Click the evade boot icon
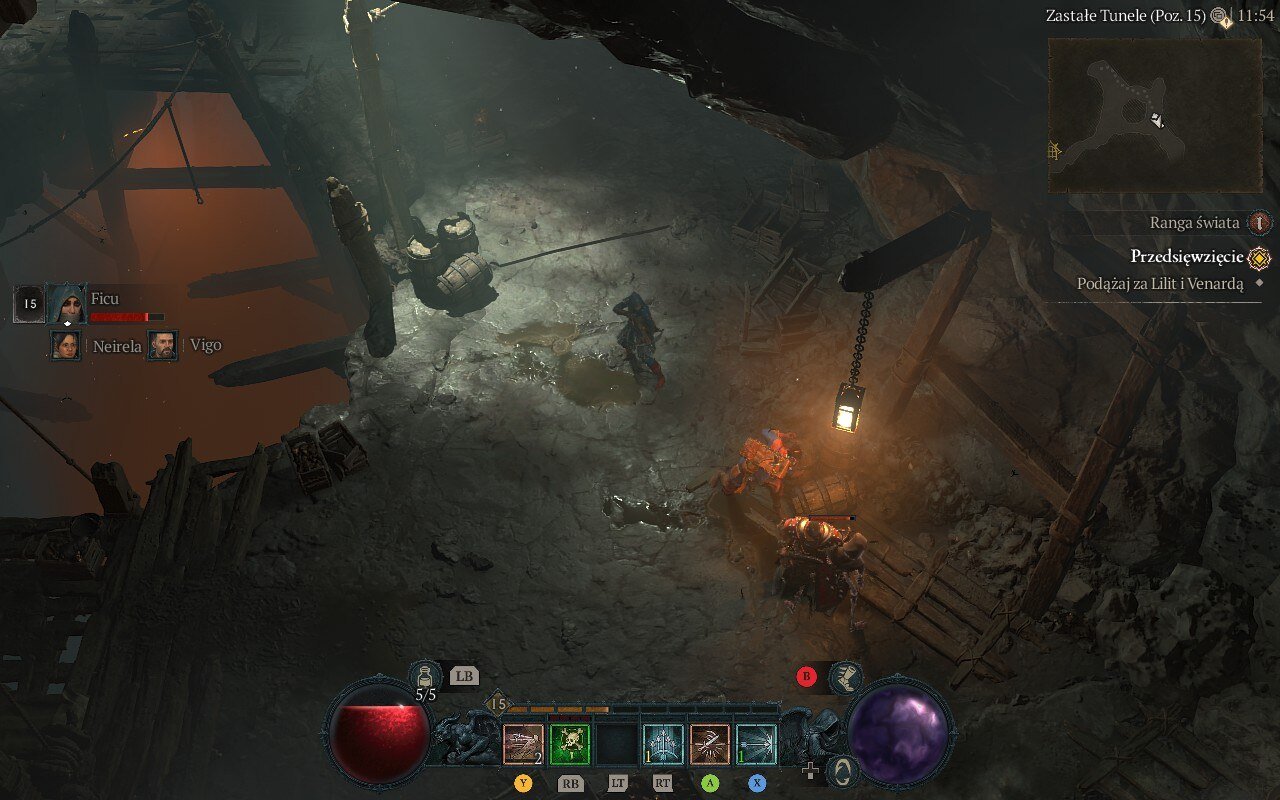Image resolution: width=1280 pixels, height=800 pixels. 846,677
